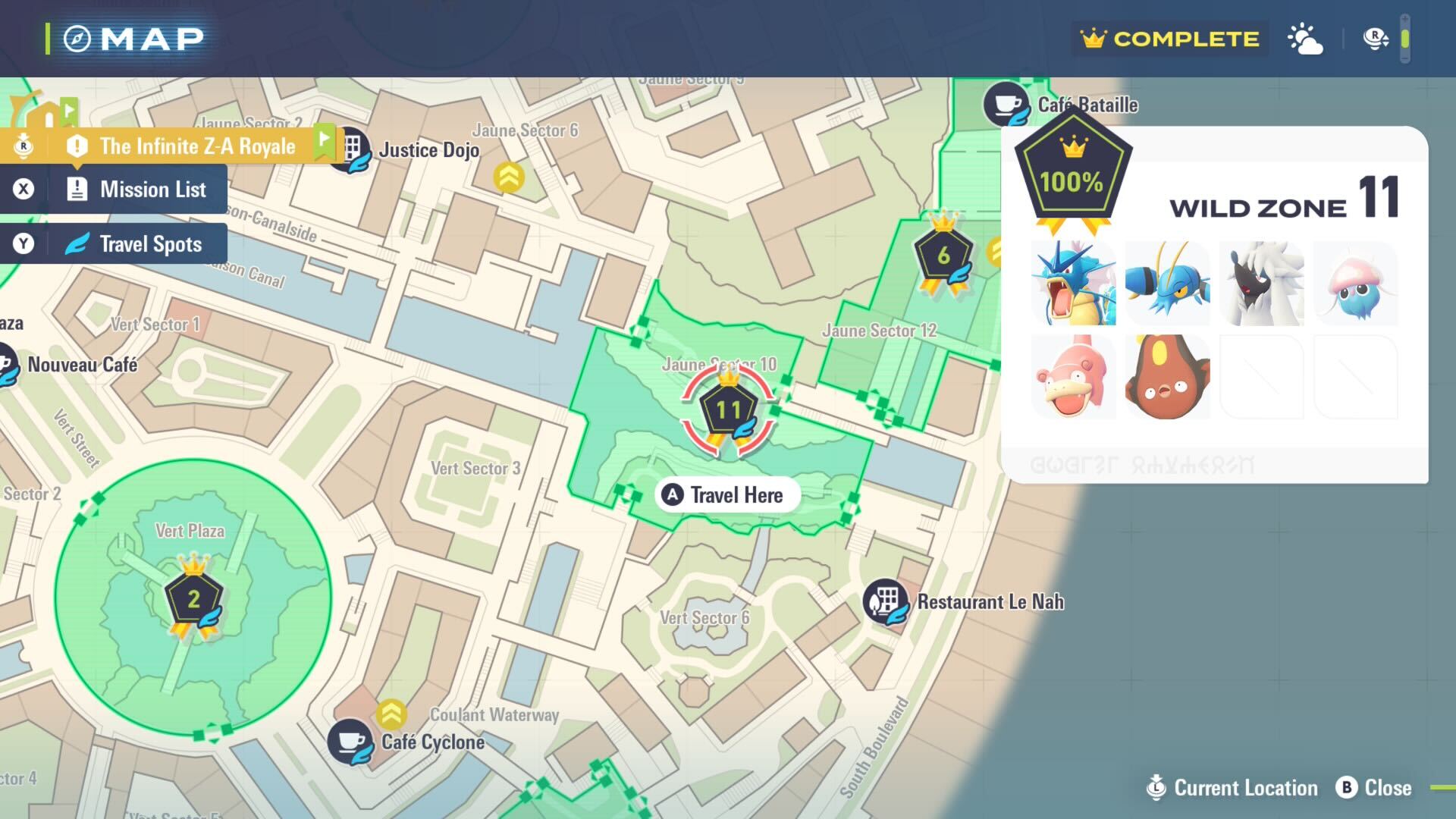Select the Wild Zone 2 marker in Vert Plaza

(x=194, y=599)
